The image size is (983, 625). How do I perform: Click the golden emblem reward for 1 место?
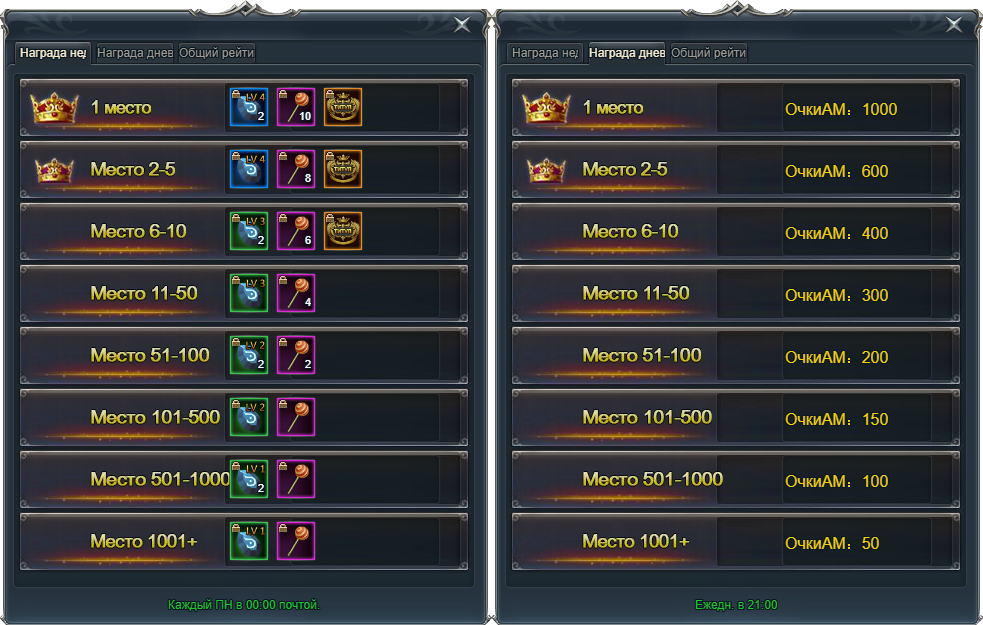343,108
